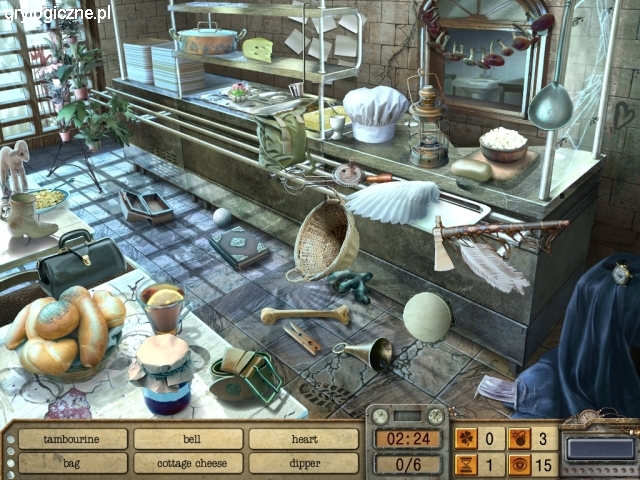The width and height of the screenshot is (640, 480).
Task: Use the eye hint icon
Action: click(x=519, y=463)
